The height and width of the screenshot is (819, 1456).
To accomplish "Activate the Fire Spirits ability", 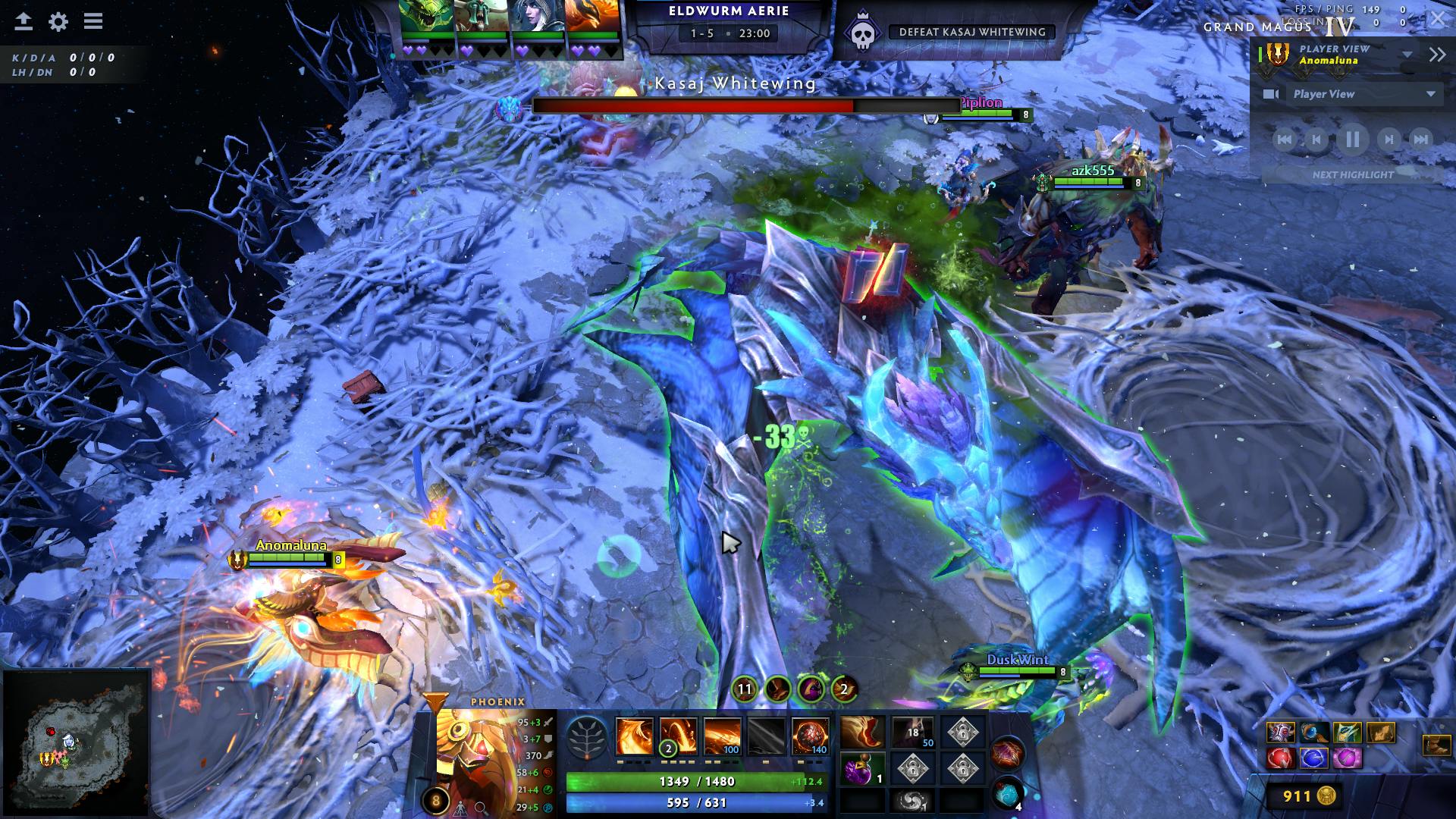I will 678,736.
